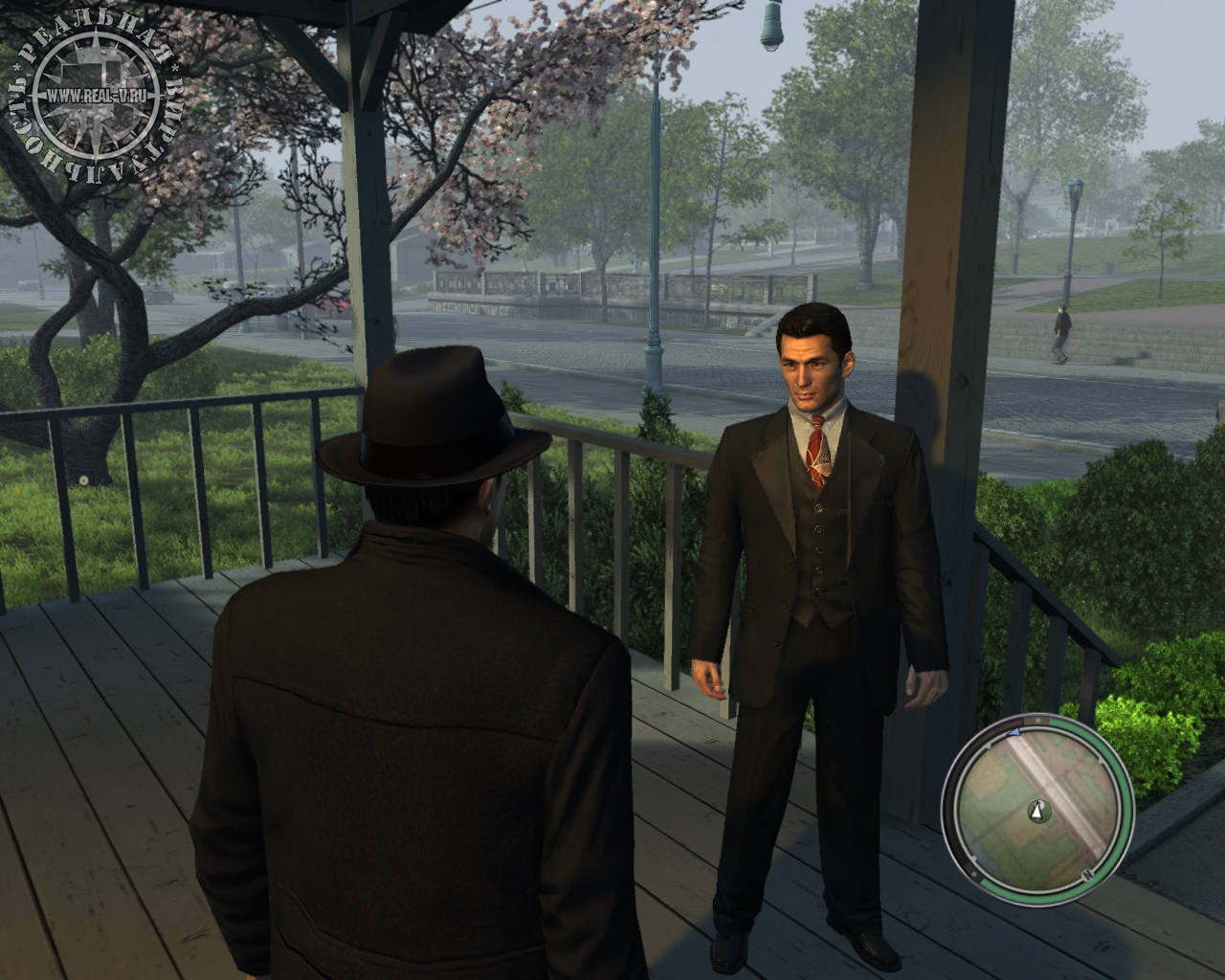The height and width of the screenshot is (980, 1225).
Task: Select the player arrow on the minimap
Action: click(1036, 812)
